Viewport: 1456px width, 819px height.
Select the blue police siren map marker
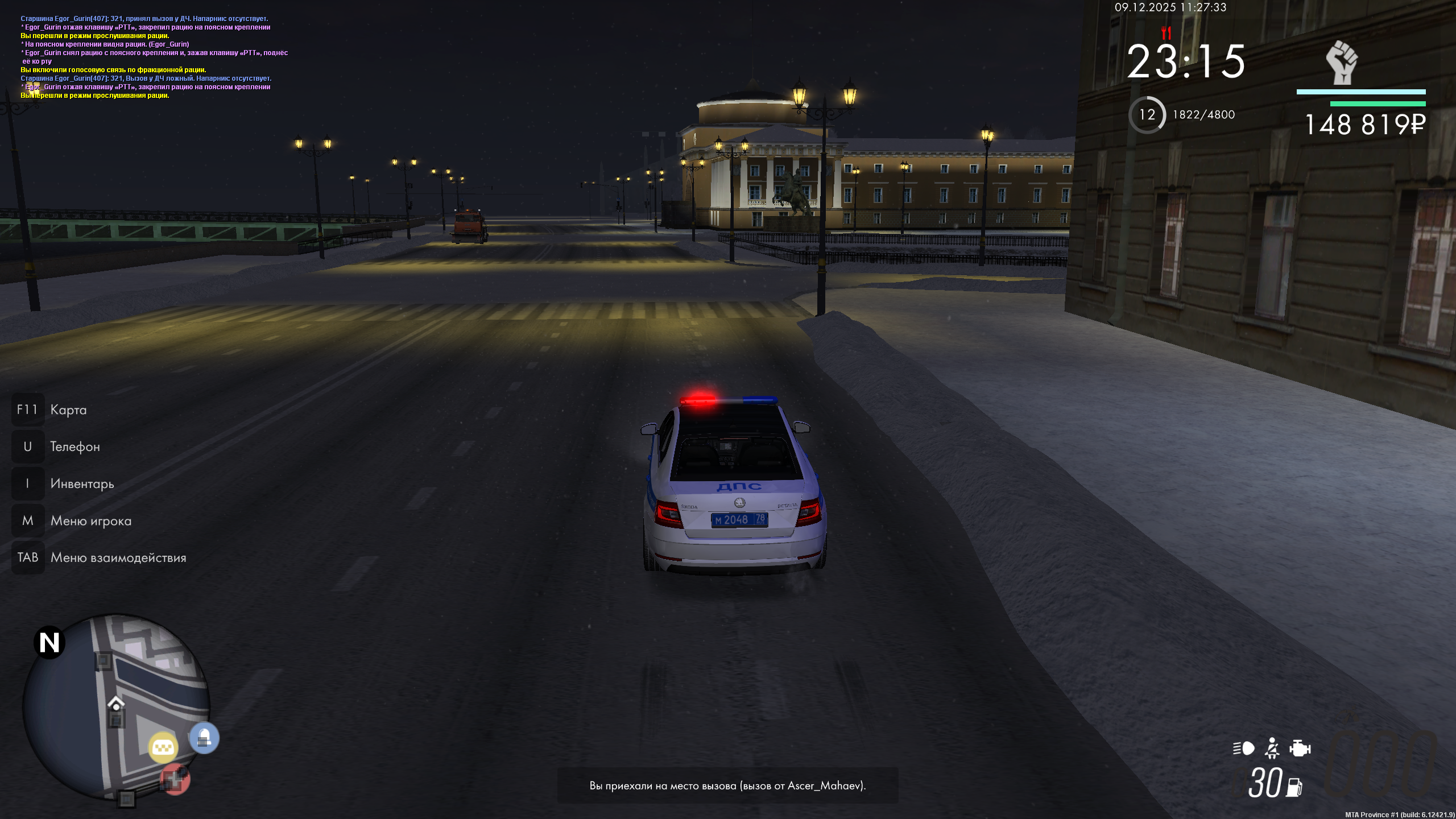point(204,738)
